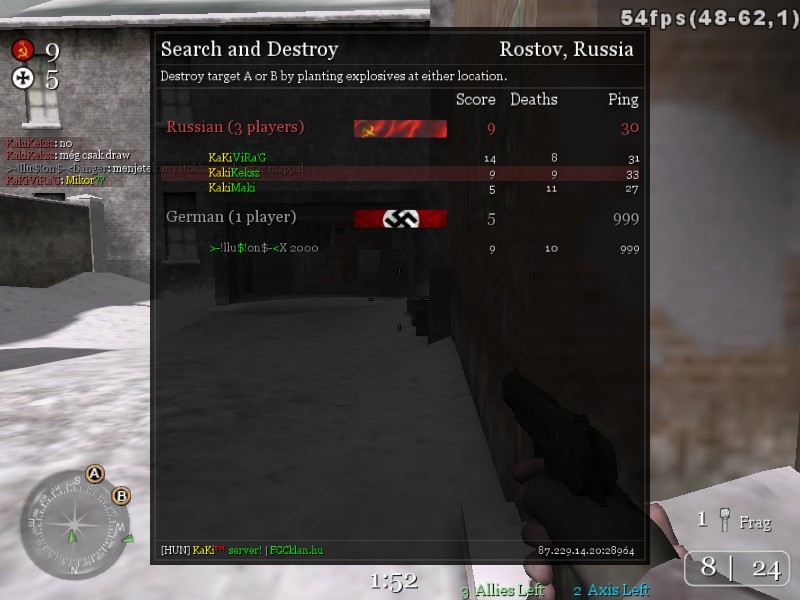Select objective marker A on the compass
This screenshot has height=600, width=800.
tap(95, 473)
